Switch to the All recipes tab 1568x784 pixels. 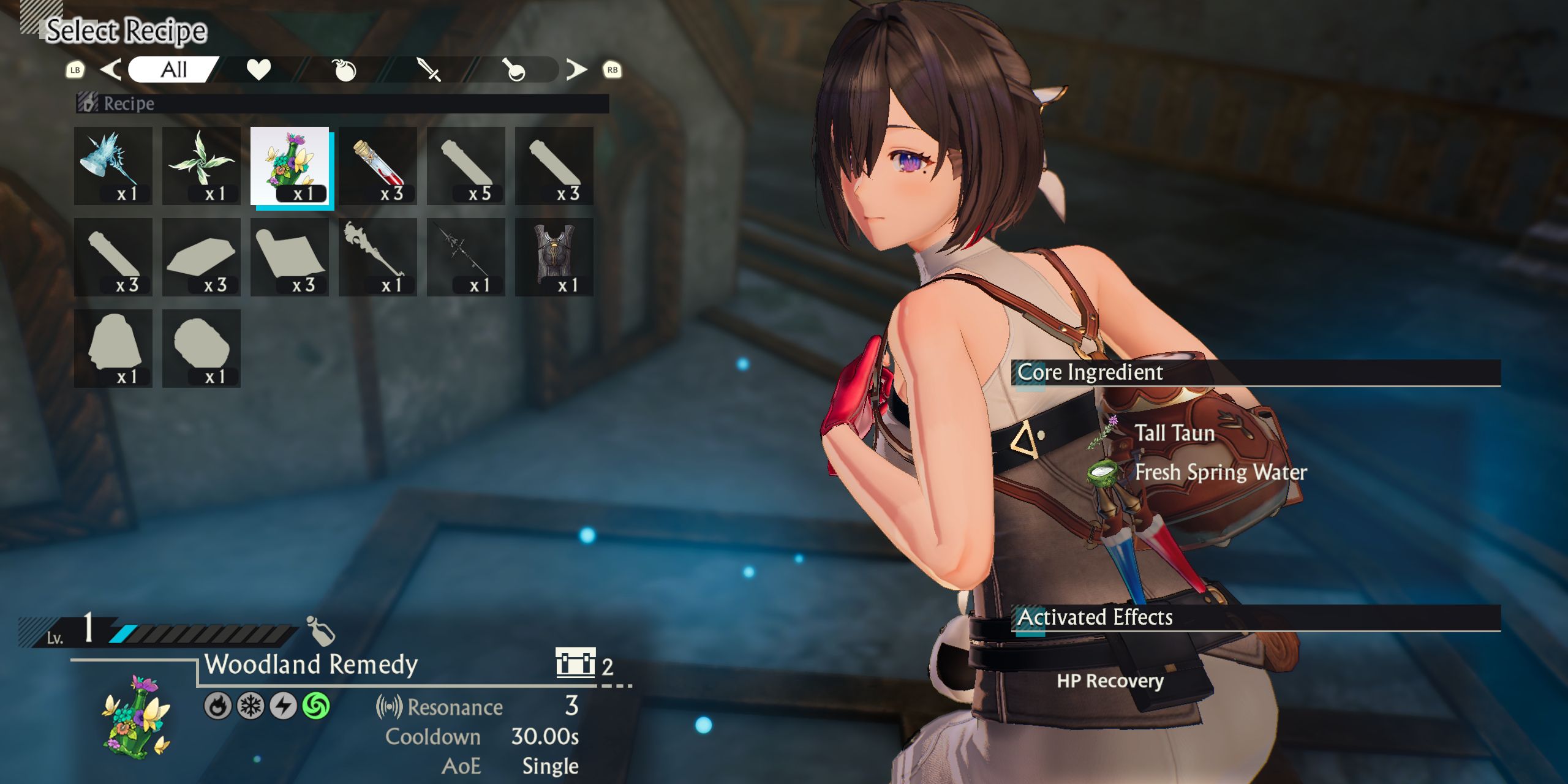(x=173, y=70)
